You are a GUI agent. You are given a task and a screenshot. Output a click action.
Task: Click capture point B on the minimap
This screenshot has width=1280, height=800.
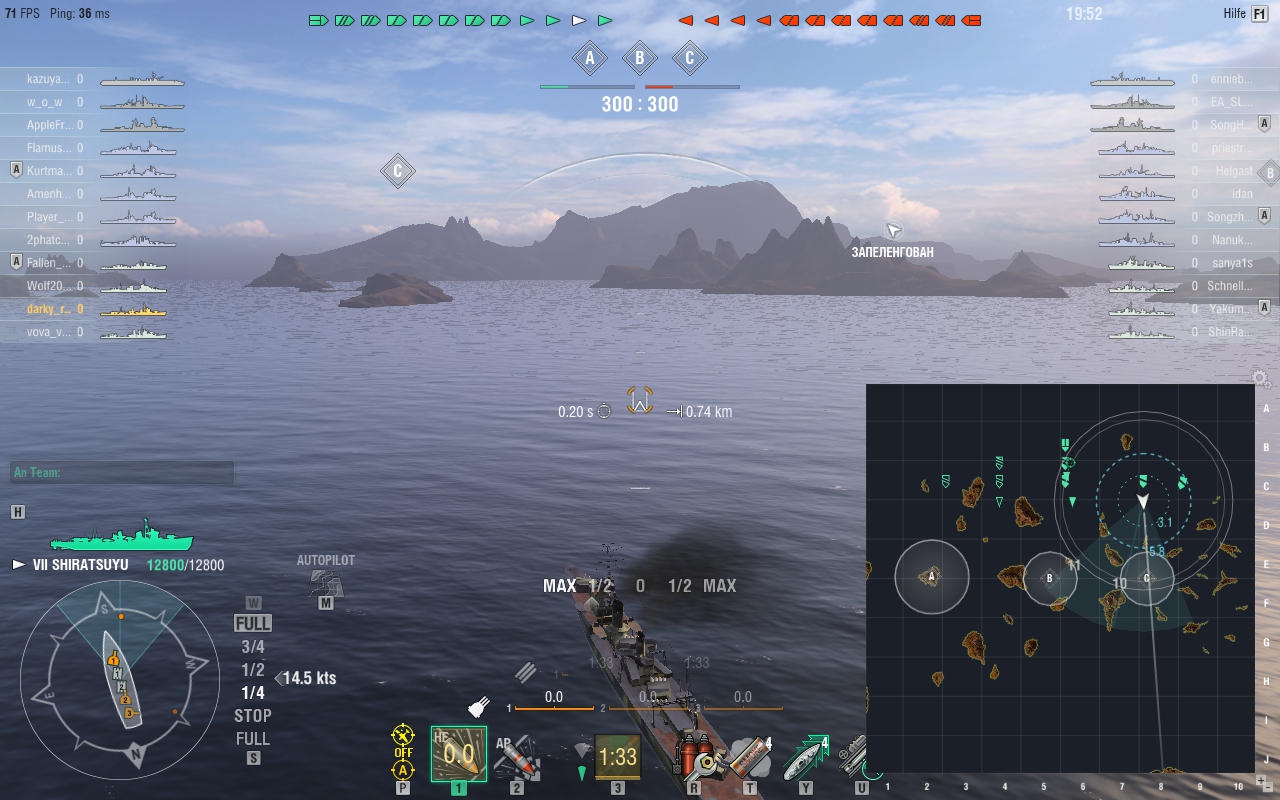click(x=1050, y=578)
